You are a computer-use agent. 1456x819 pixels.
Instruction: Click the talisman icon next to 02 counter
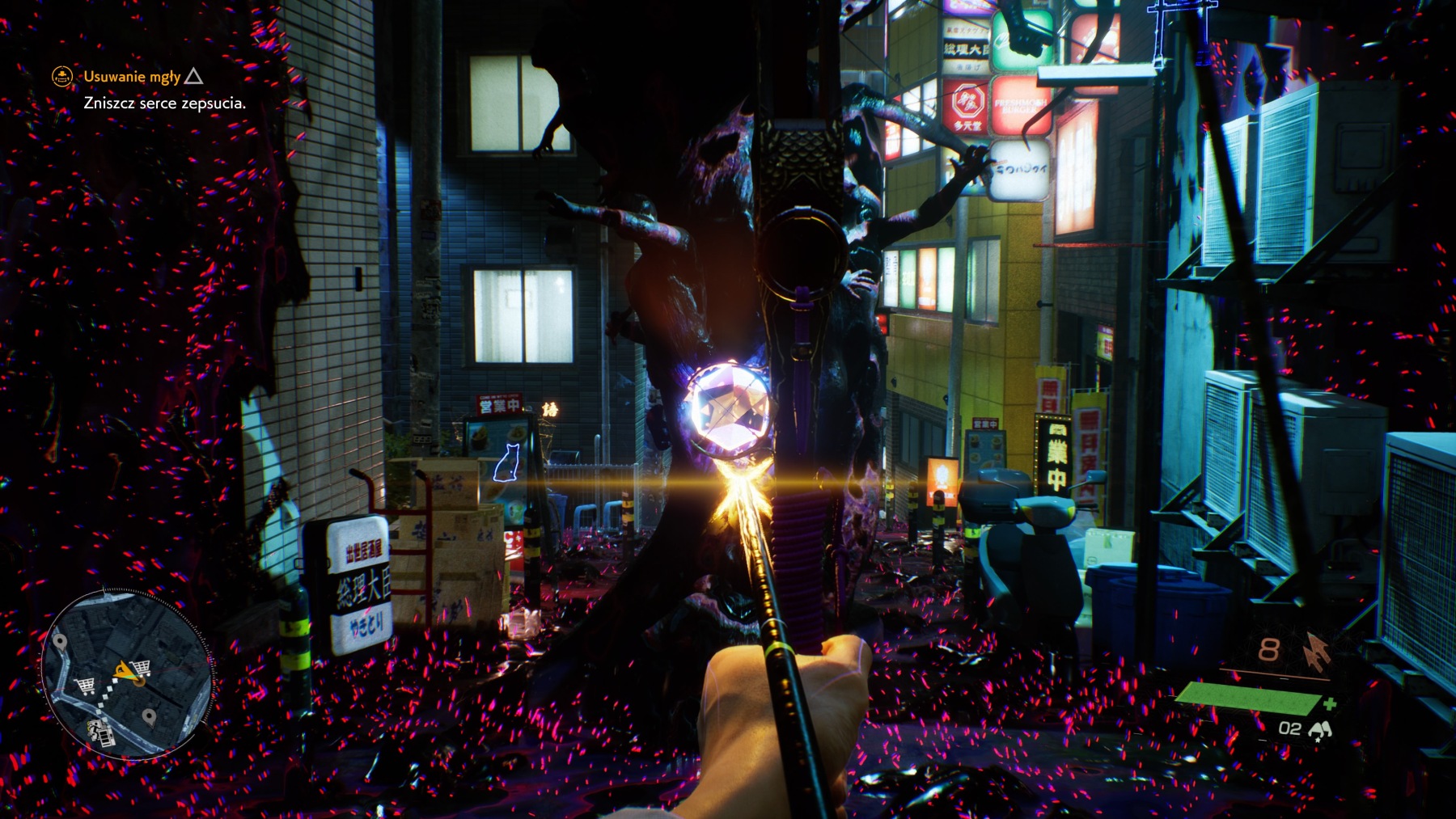click(1321, 729)
